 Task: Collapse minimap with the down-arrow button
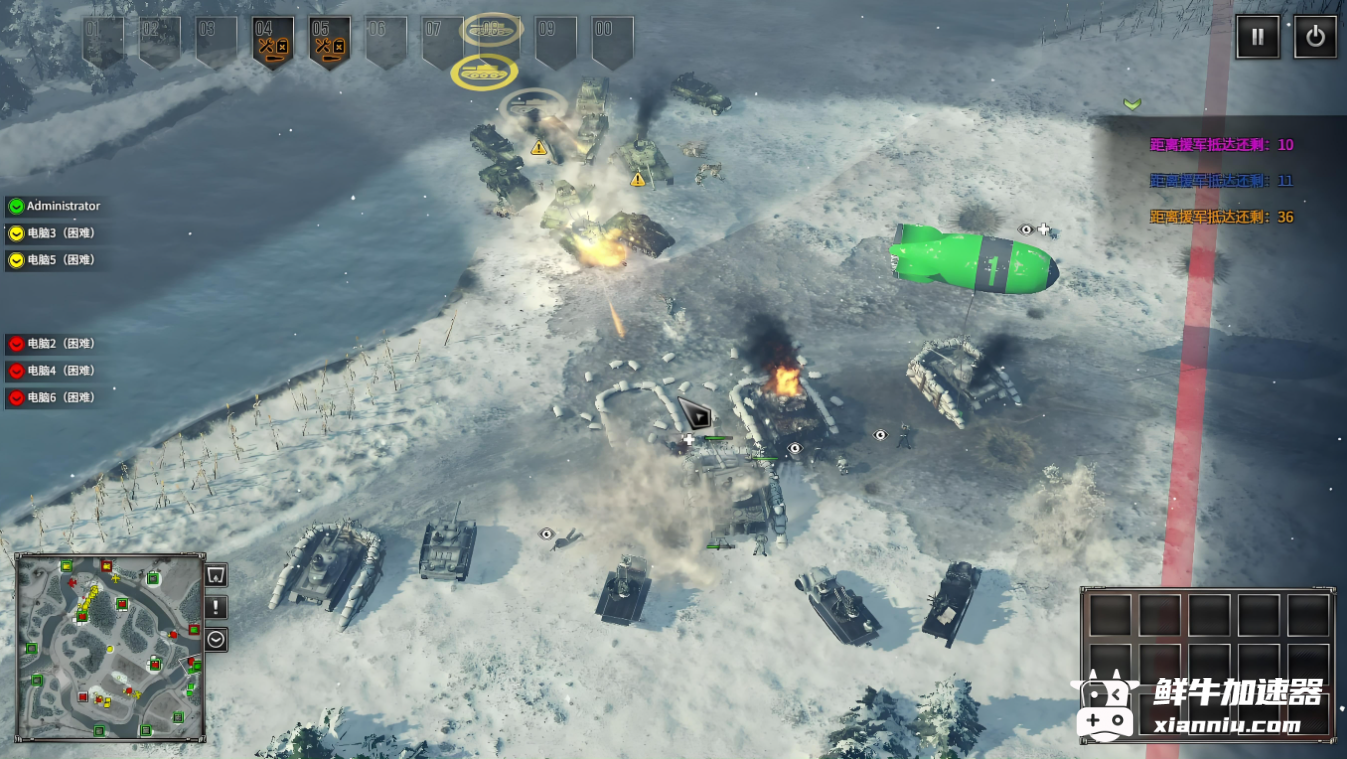[x=216, y=639]
